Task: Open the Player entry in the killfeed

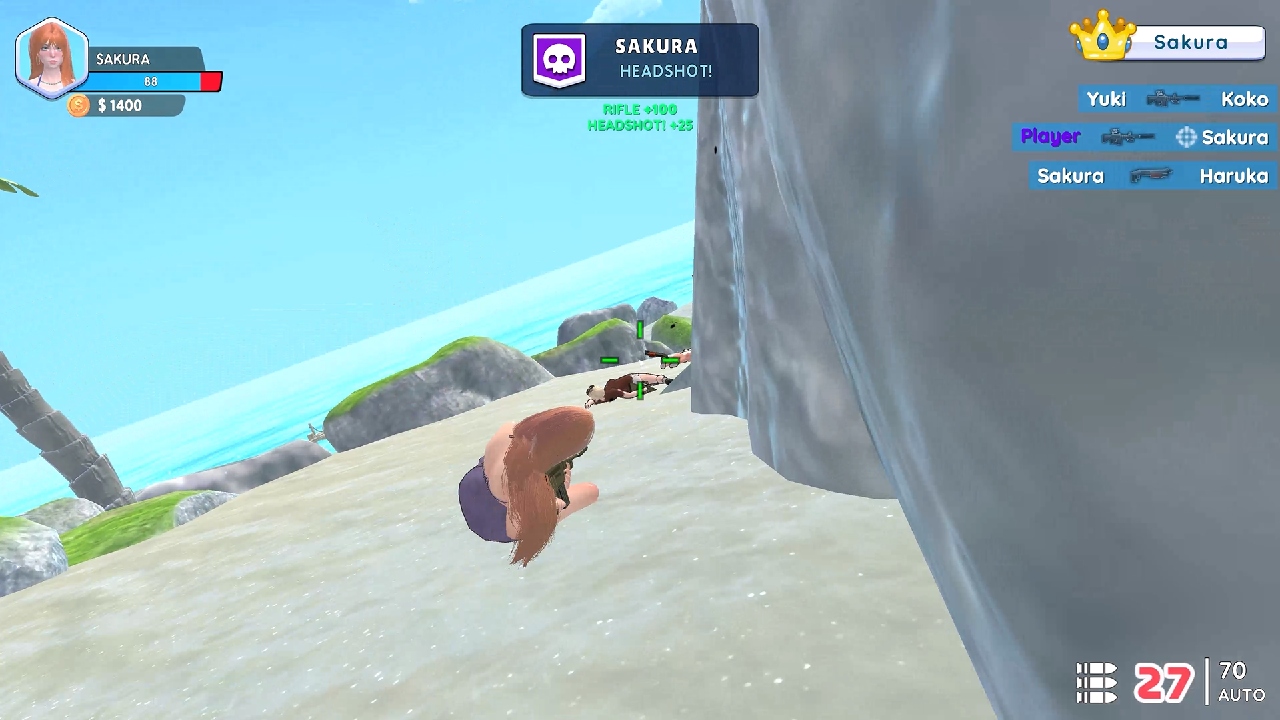Action: (1050, 136)
